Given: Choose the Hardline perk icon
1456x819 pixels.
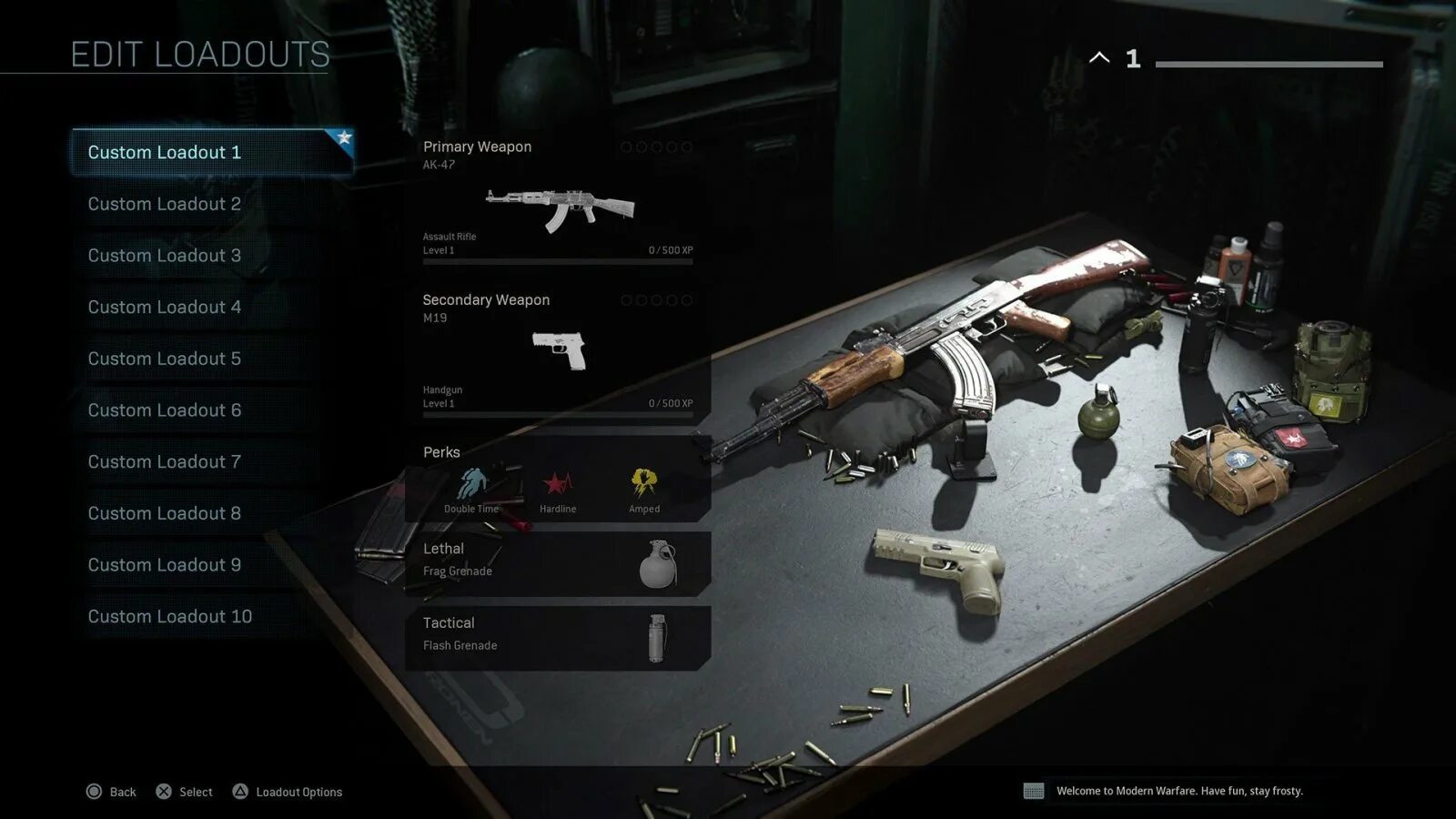Looking at the screenshot, I should 558,483.
